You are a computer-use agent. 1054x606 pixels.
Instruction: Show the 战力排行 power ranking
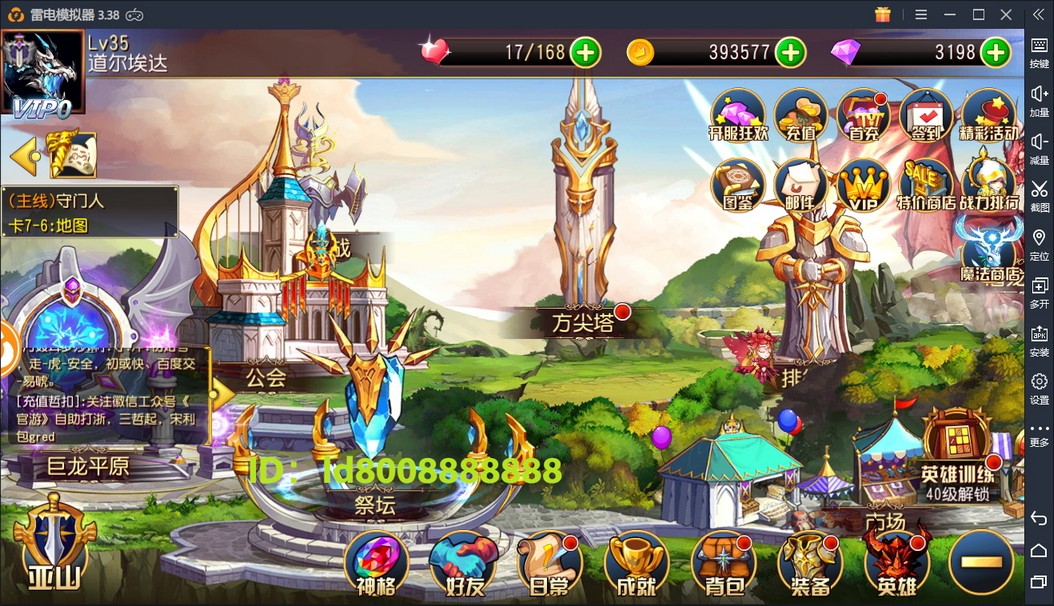tap(989, 183)
